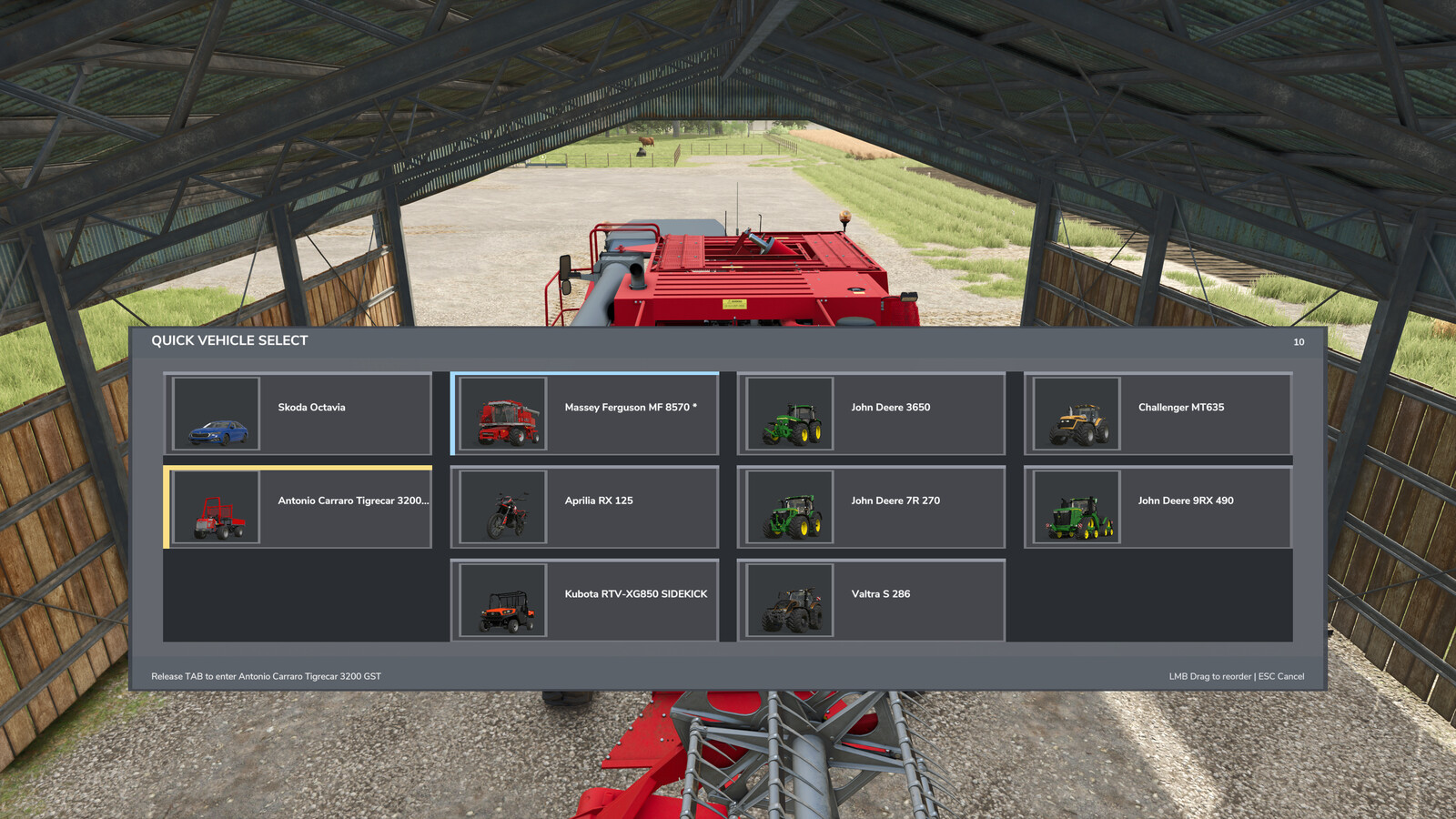This screenshot has width=1456, height=819.
Task: Click the vehicle count indicator showing 10
Action: pyautogui.click(x=1299, y=342)
